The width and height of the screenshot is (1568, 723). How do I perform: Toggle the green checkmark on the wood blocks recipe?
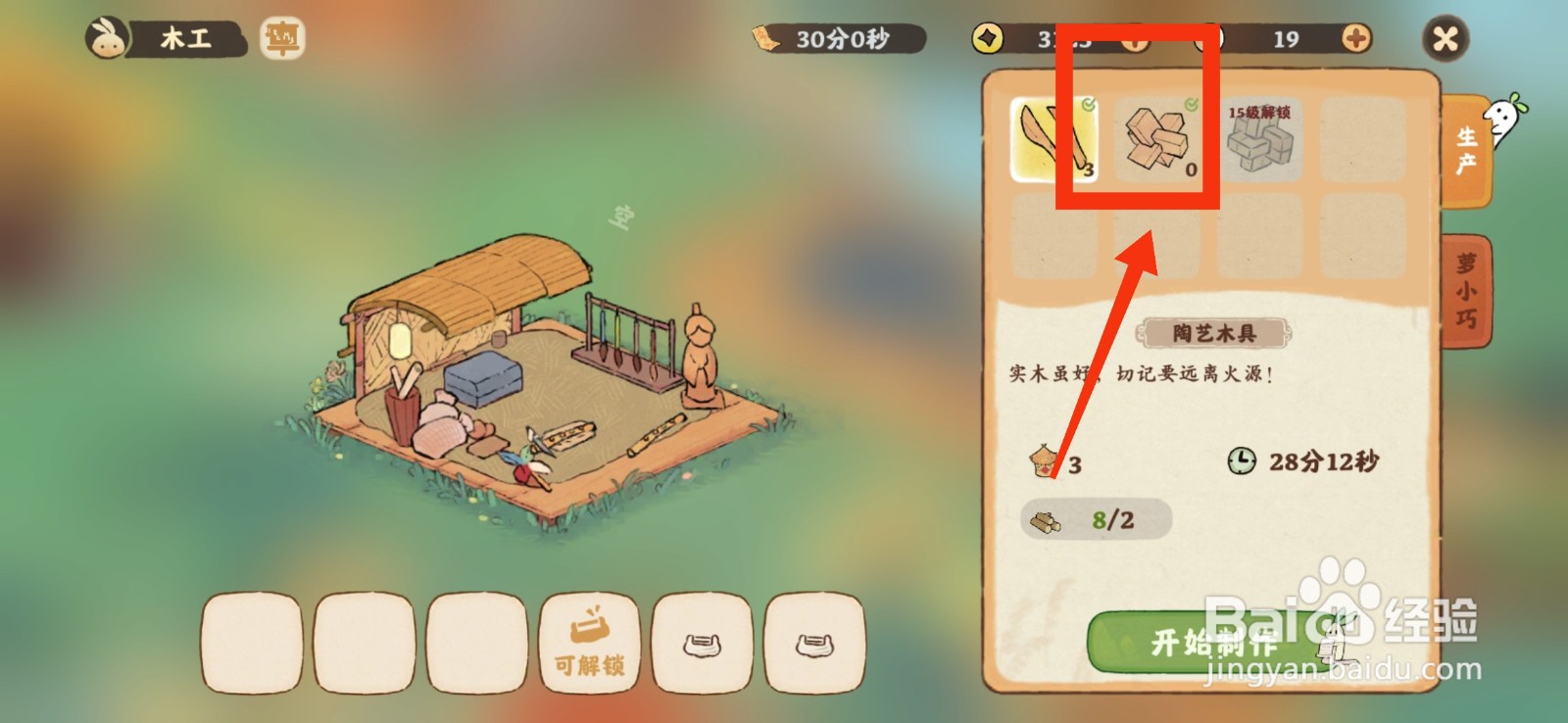click(x=1191, y=103)
